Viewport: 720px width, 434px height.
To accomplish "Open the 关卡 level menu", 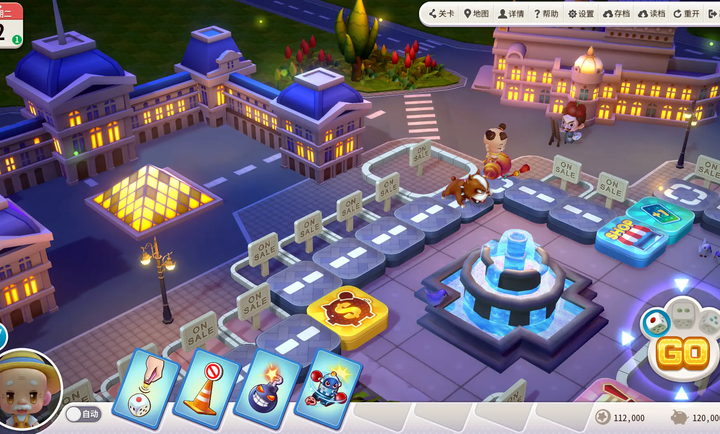I will coord(441,14).
